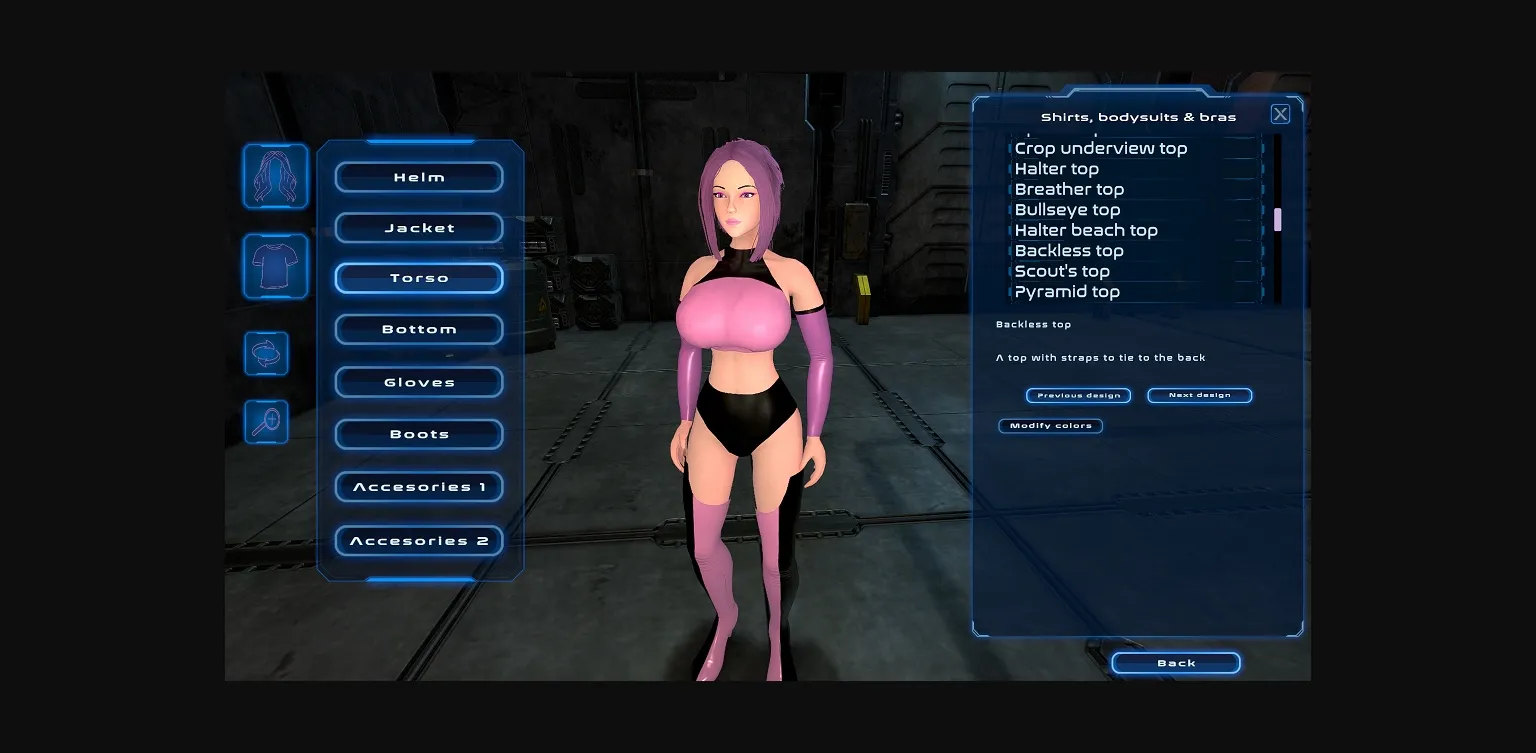Open the Accesories 2 category
Image resolution: width=1536 pixels, height=753 pixels.
tap(419, 540)
